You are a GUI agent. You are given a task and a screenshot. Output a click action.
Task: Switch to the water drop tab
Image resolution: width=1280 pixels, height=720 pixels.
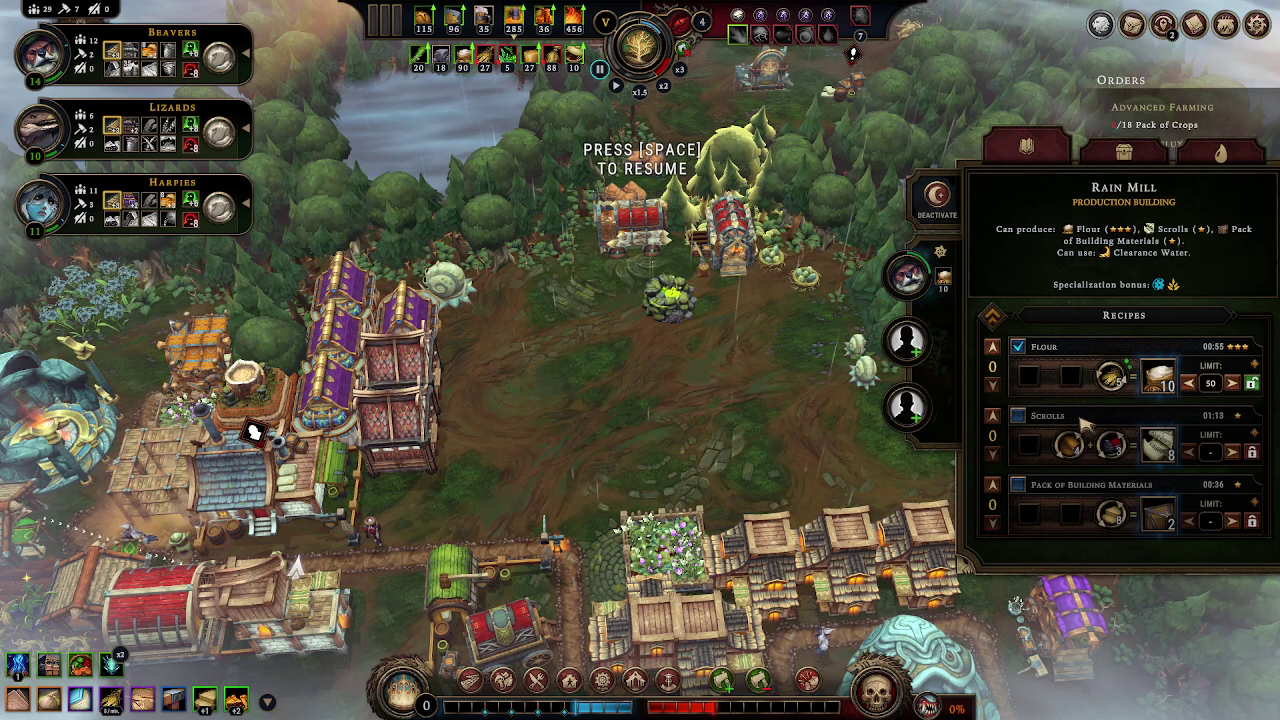[x=1220, y=151]
